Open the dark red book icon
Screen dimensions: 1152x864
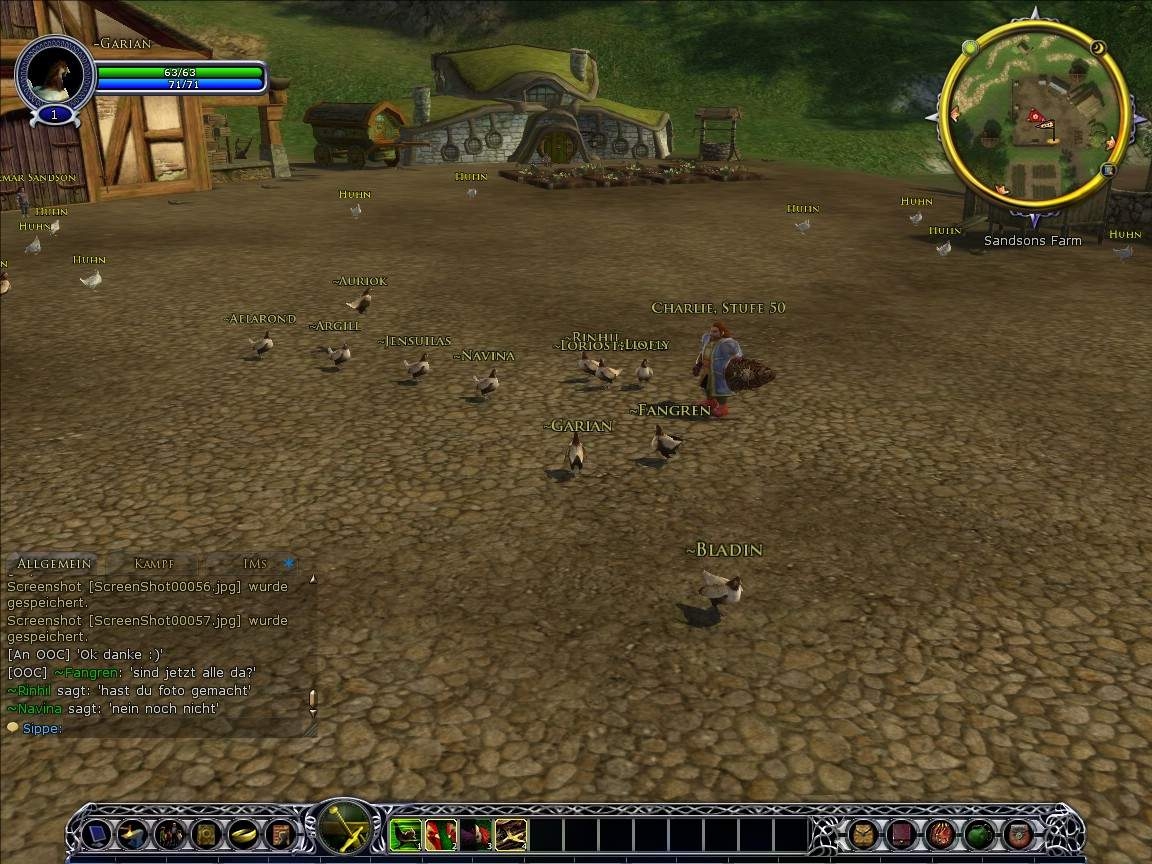click(901, 834)
